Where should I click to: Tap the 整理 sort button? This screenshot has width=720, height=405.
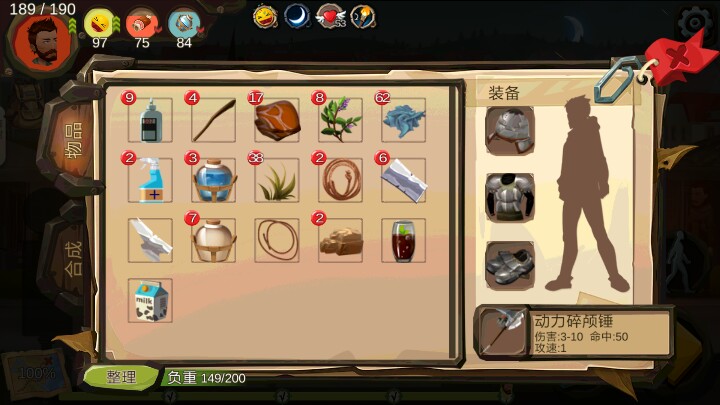pyautogui.click(x=120, y=378)
